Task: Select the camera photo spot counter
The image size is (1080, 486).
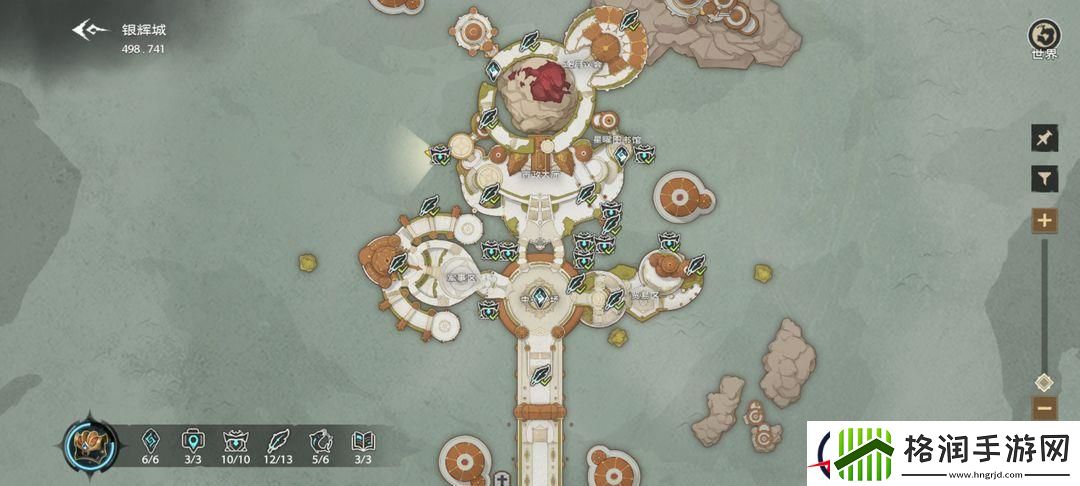Action: click(193, 445)
